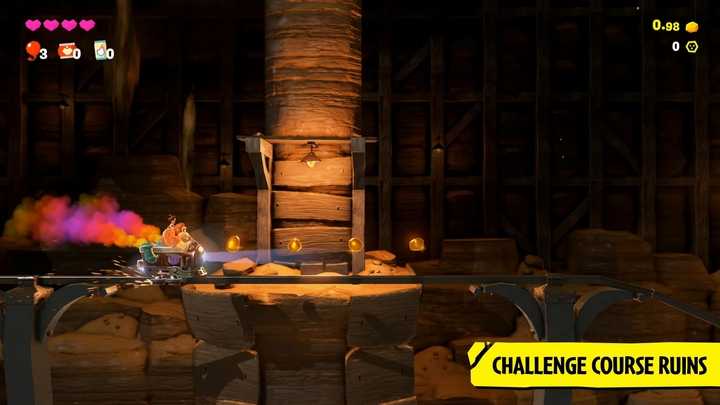The height and width of the screenshot is (405, 720).
Task: Click the yellow hexagon chip icon
Action: [x=691, y=47]
